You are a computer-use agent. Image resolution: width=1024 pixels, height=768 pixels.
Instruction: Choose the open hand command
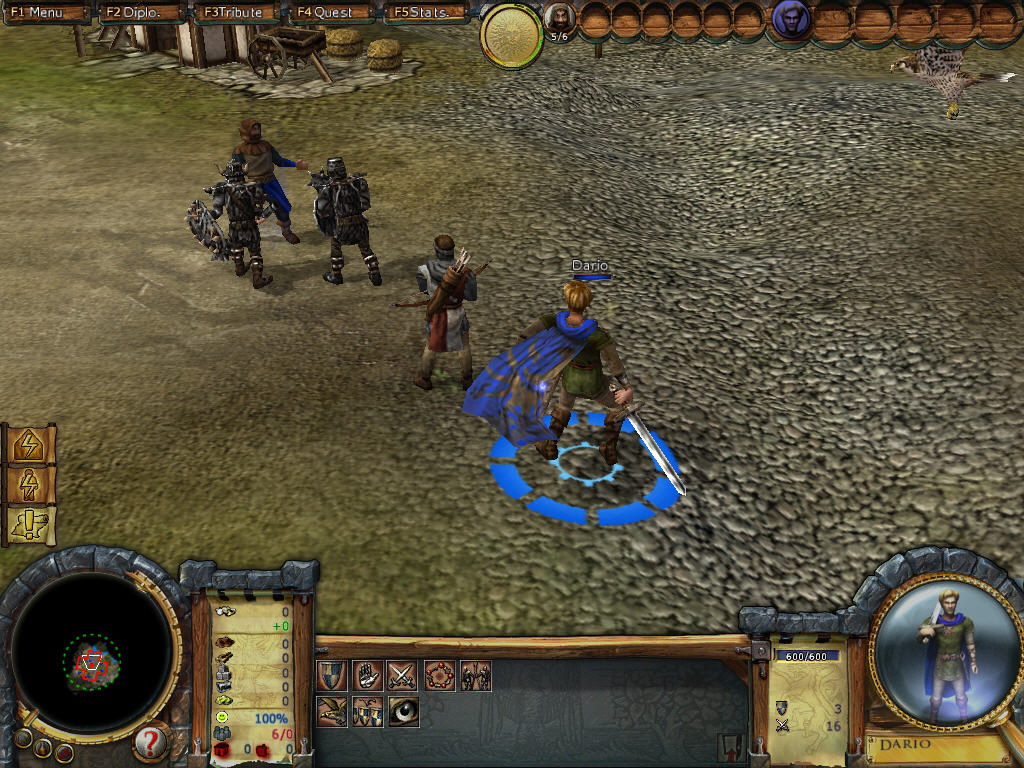pos(367,676)
